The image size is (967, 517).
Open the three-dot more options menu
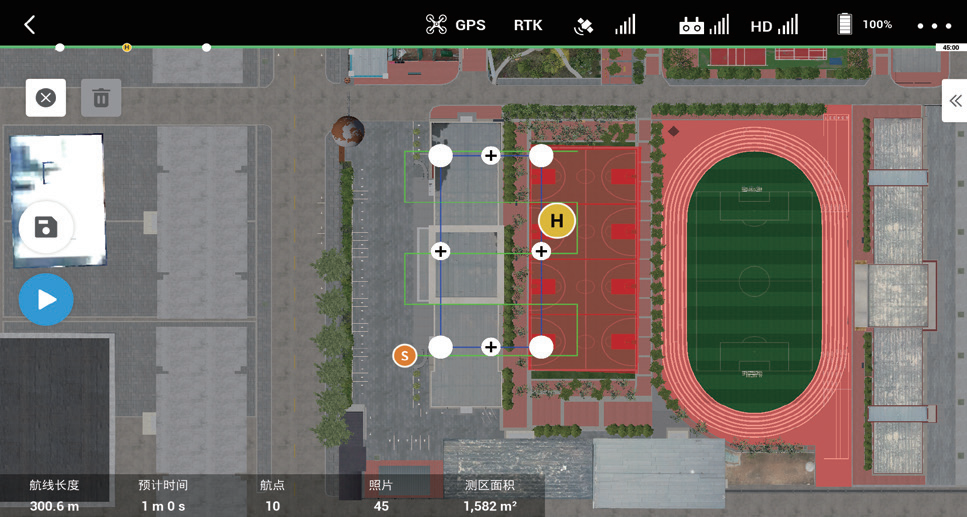coord(934,25)
